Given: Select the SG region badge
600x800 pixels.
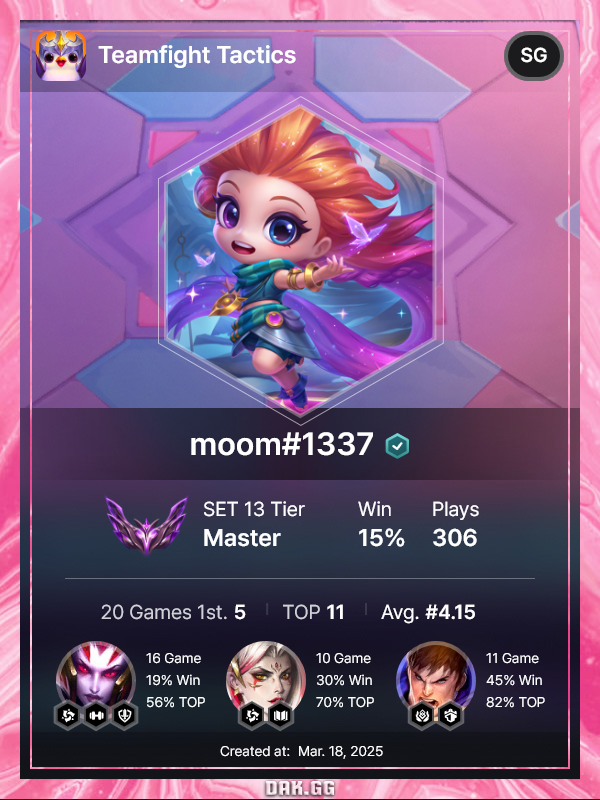Looking at the screenshot, I should (x=534, y=56).
